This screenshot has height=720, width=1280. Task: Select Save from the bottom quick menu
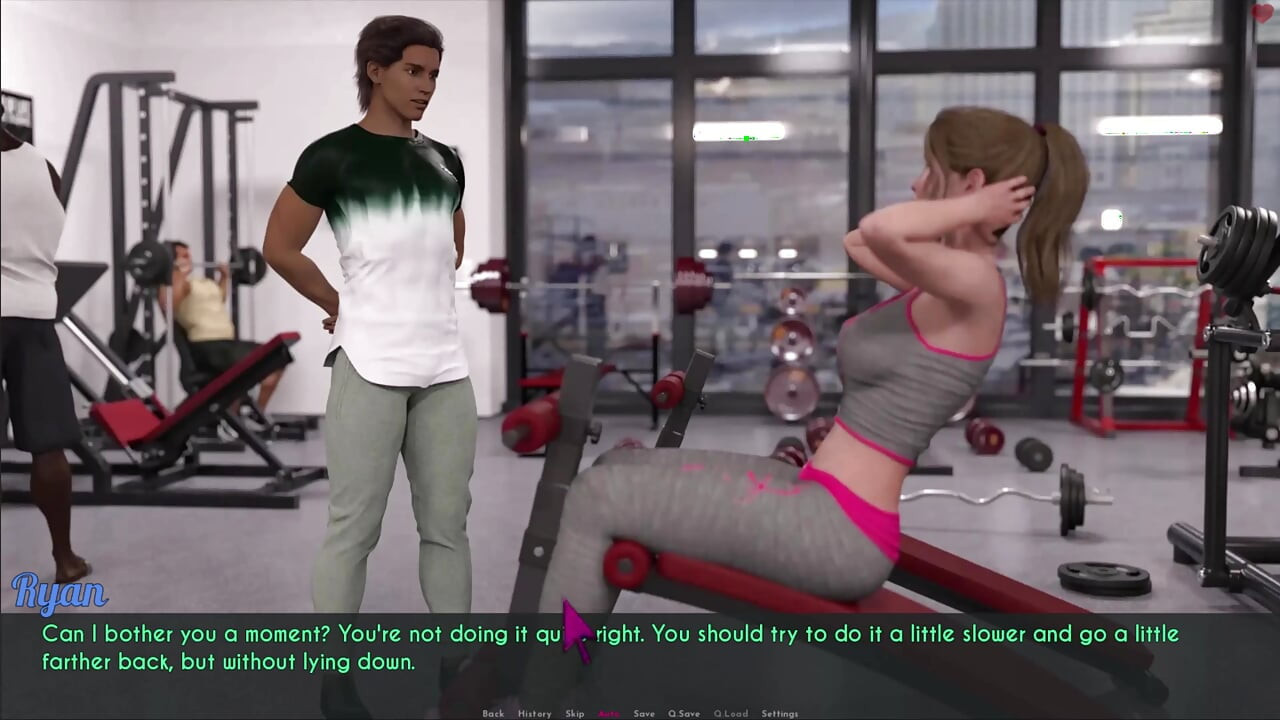644,713
